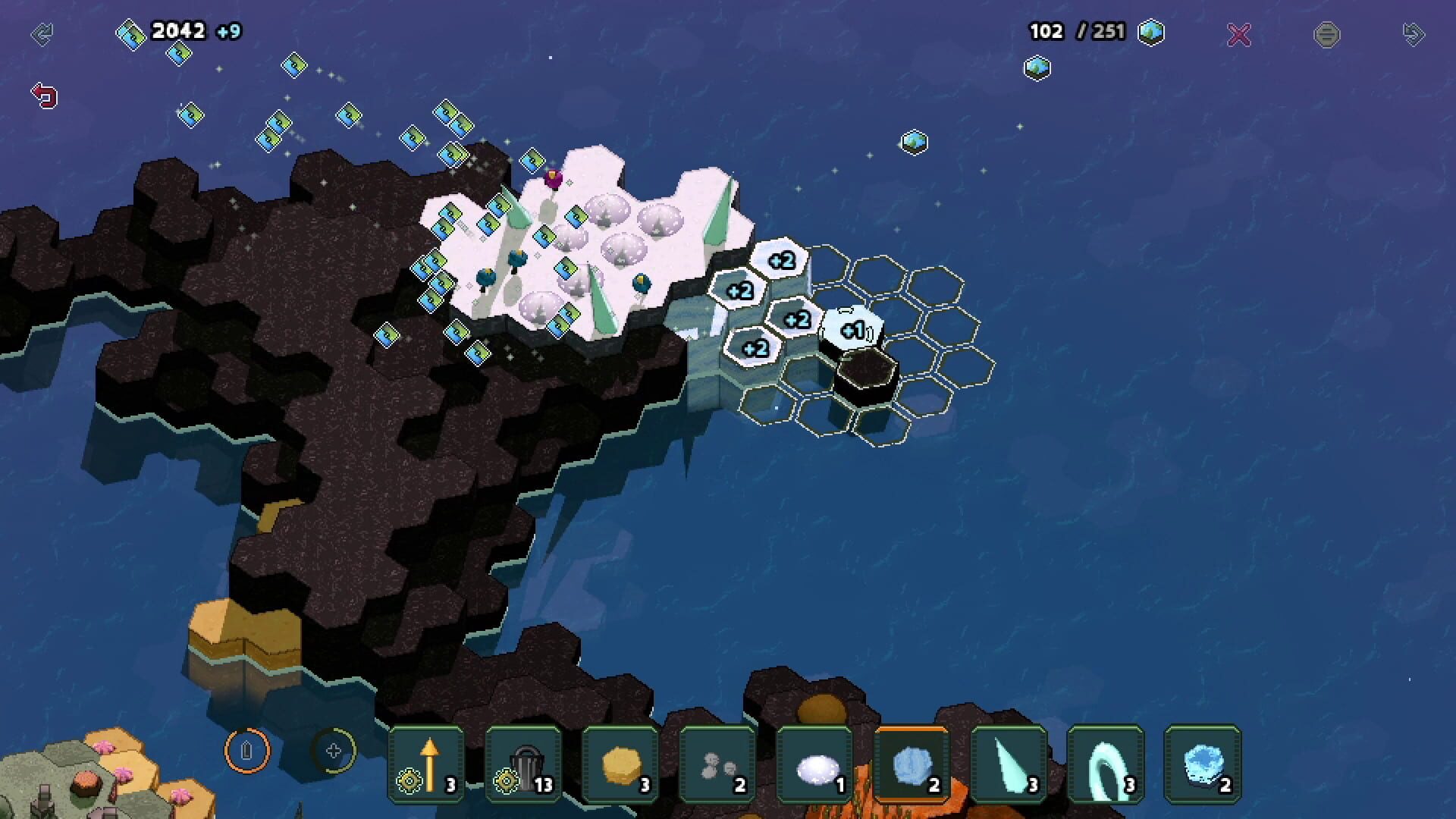Pick the teal ice spike slot
Image resolution: width=1456 pixels, height=819 pixels.
point(1009,764)
